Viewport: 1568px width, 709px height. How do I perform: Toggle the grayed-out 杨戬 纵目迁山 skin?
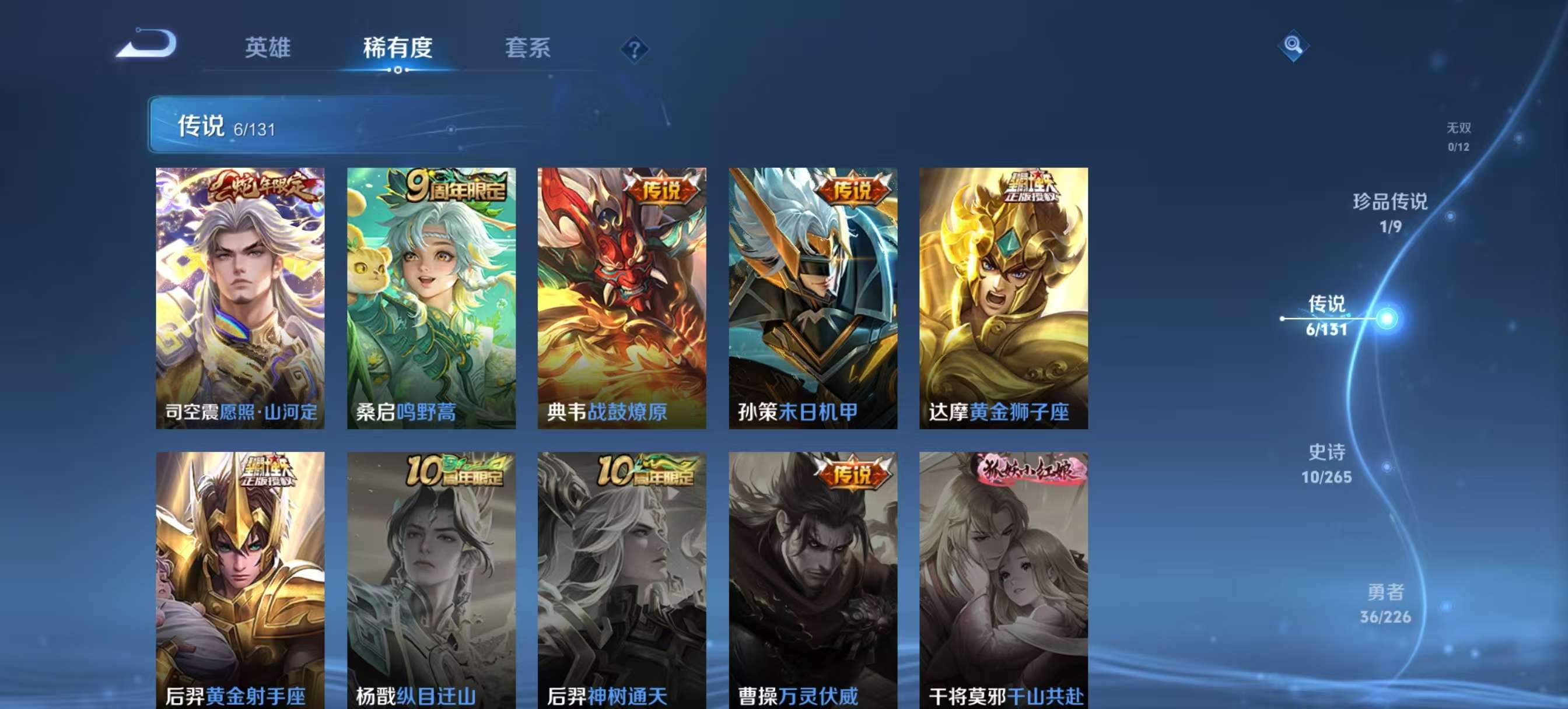pos(429,578)
